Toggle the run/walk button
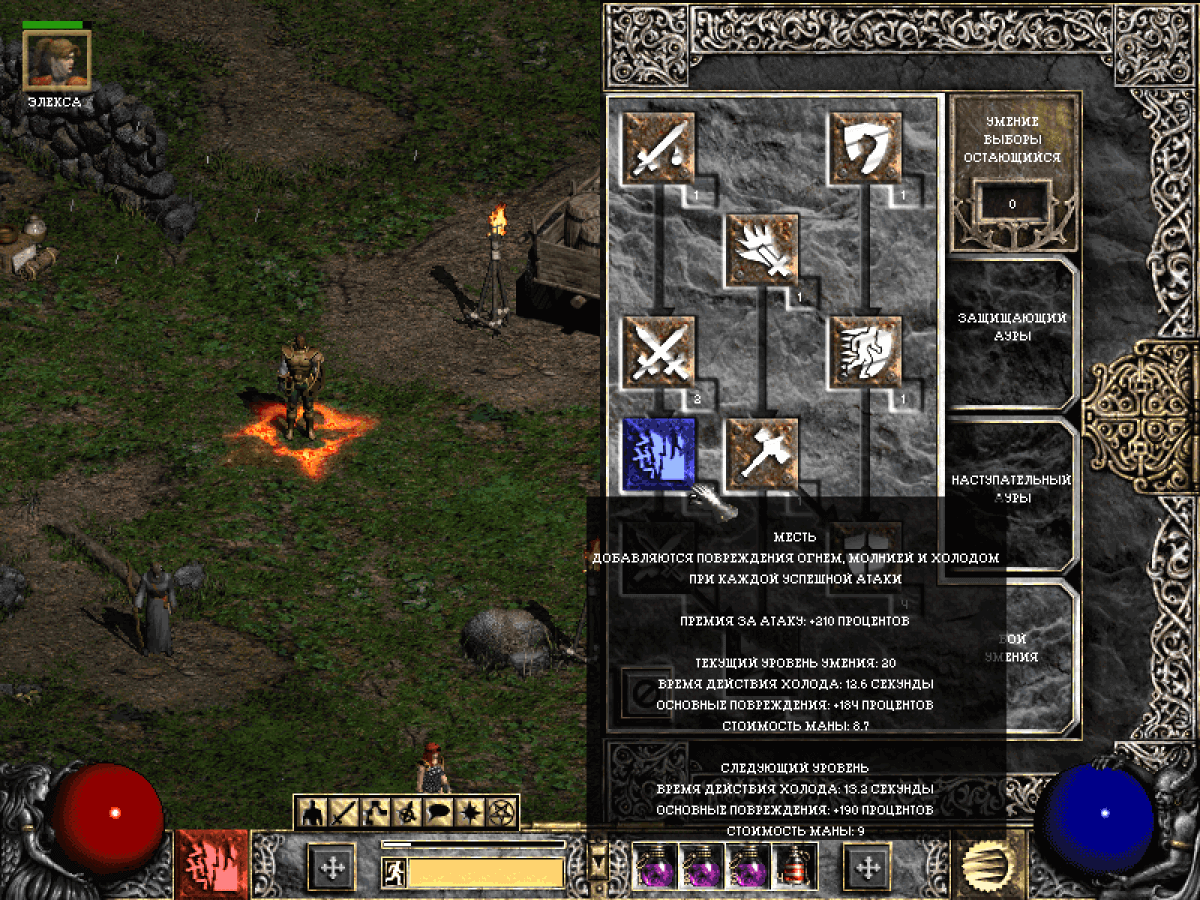1200x900 pixels. (x=393, y=873)
